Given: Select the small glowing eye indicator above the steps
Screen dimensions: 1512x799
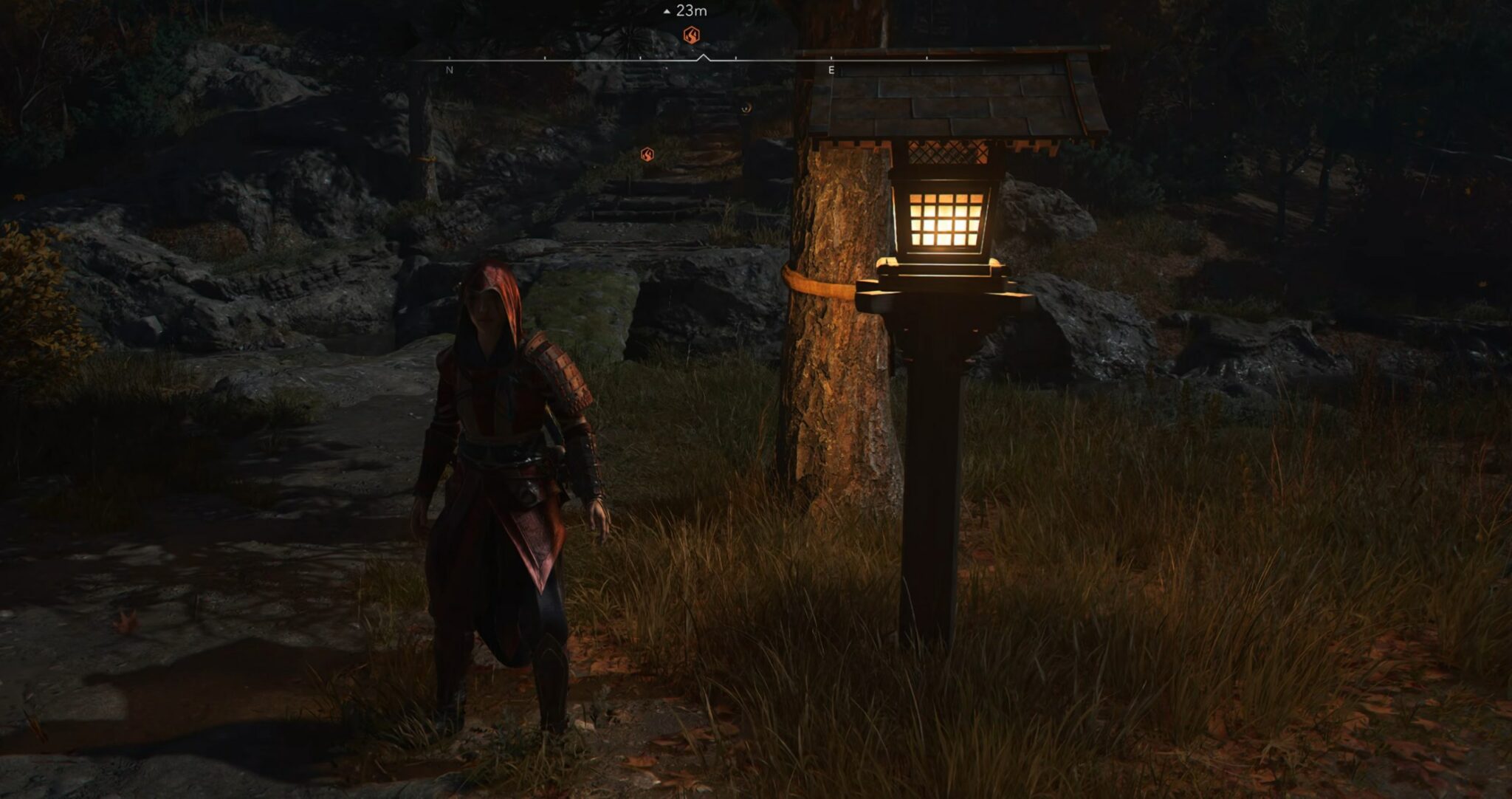Looking at the screenshot, I should click(745, 109).
